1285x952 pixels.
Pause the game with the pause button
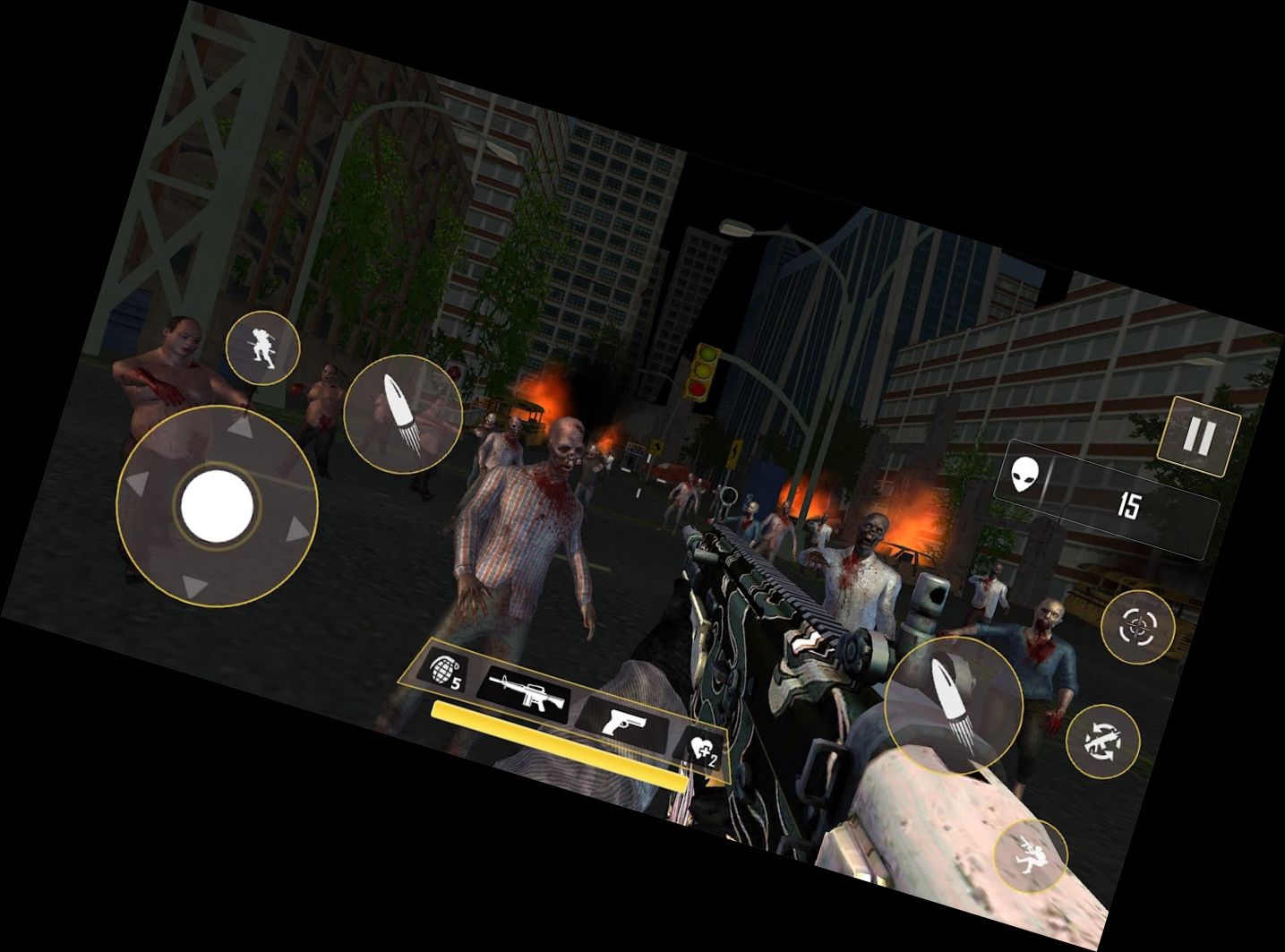(x=1197, y=433)
